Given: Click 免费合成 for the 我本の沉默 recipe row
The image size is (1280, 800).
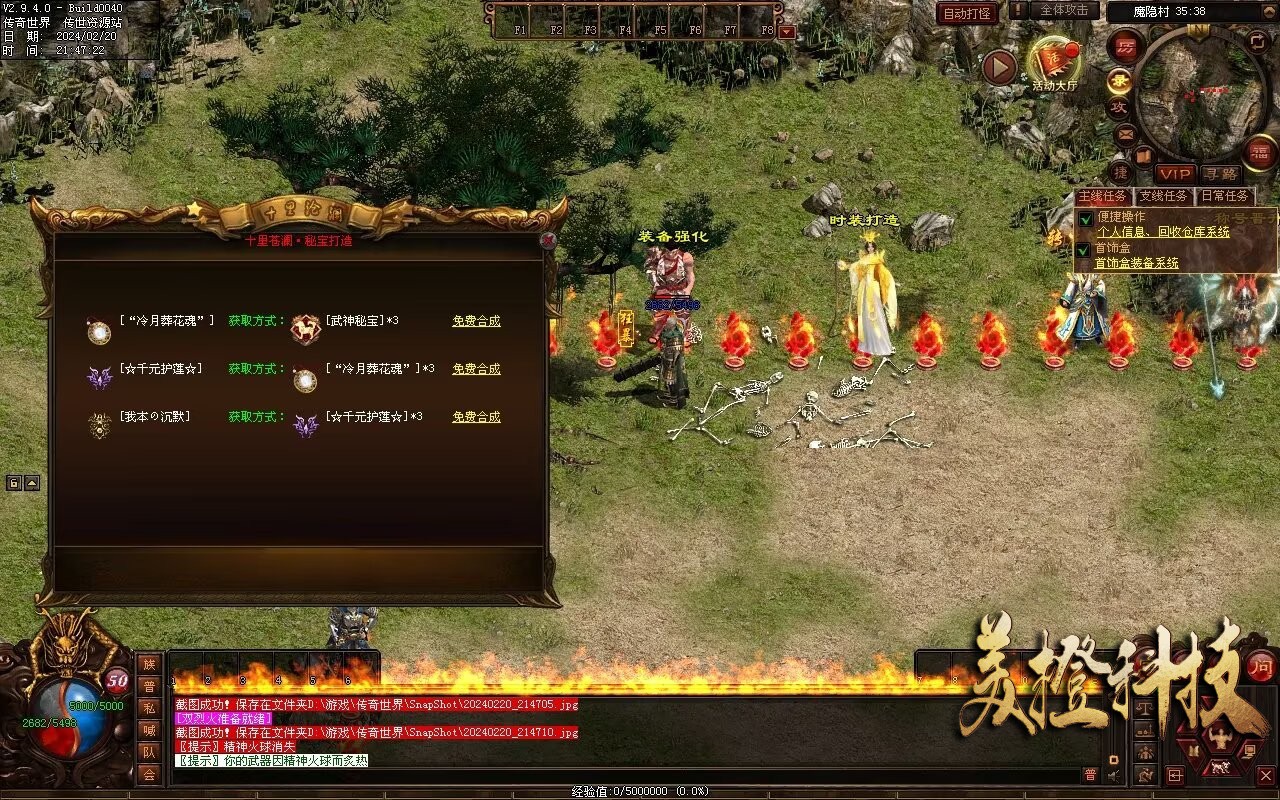Looking at the screenshot, I should click(476, 417).
